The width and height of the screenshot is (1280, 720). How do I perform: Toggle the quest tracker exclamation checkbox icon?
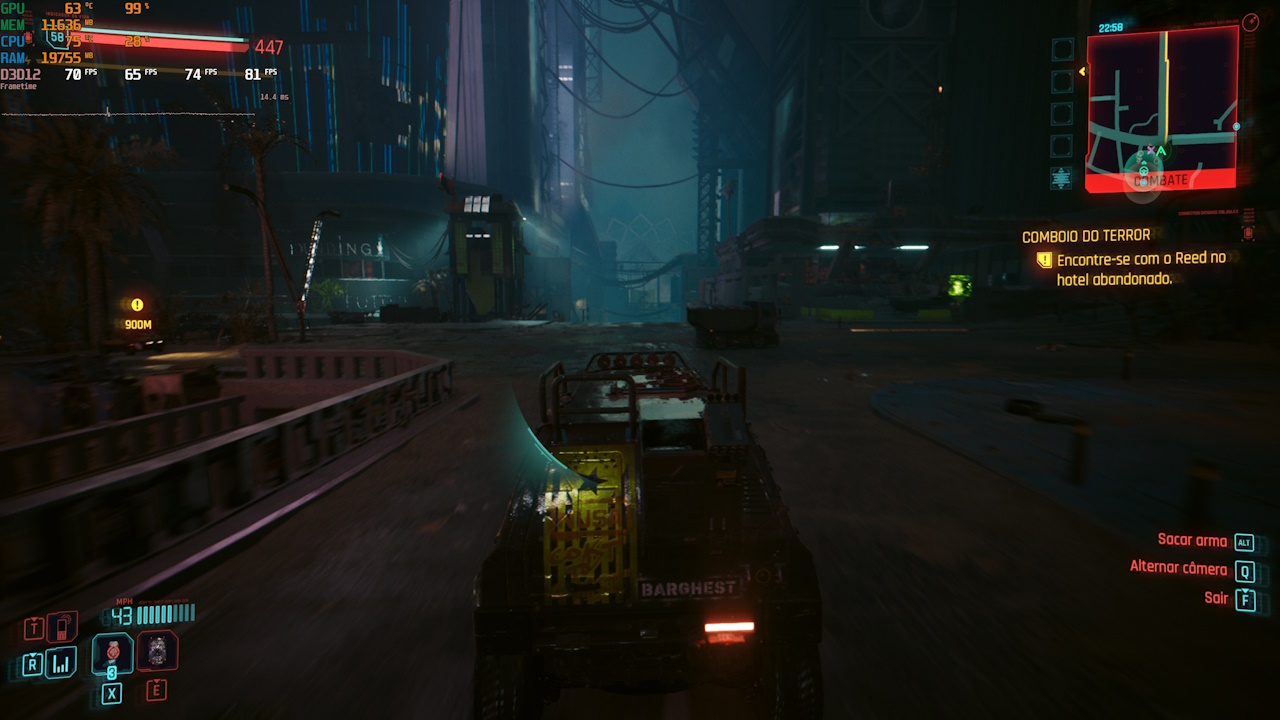point(1047,258)
